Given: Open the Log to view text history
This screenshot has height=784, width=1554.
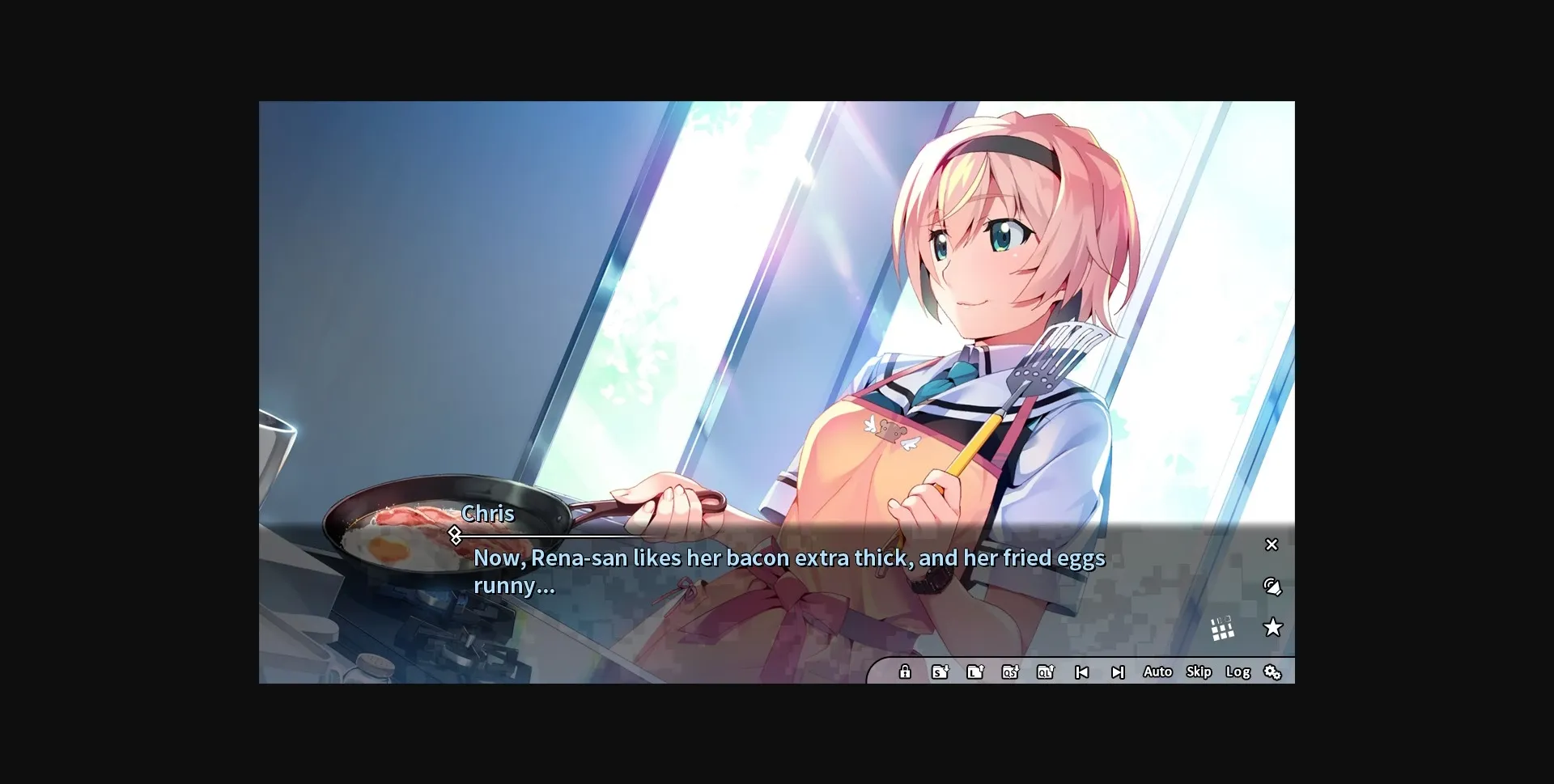Looking at the screenshot, I should point(1238,672).
